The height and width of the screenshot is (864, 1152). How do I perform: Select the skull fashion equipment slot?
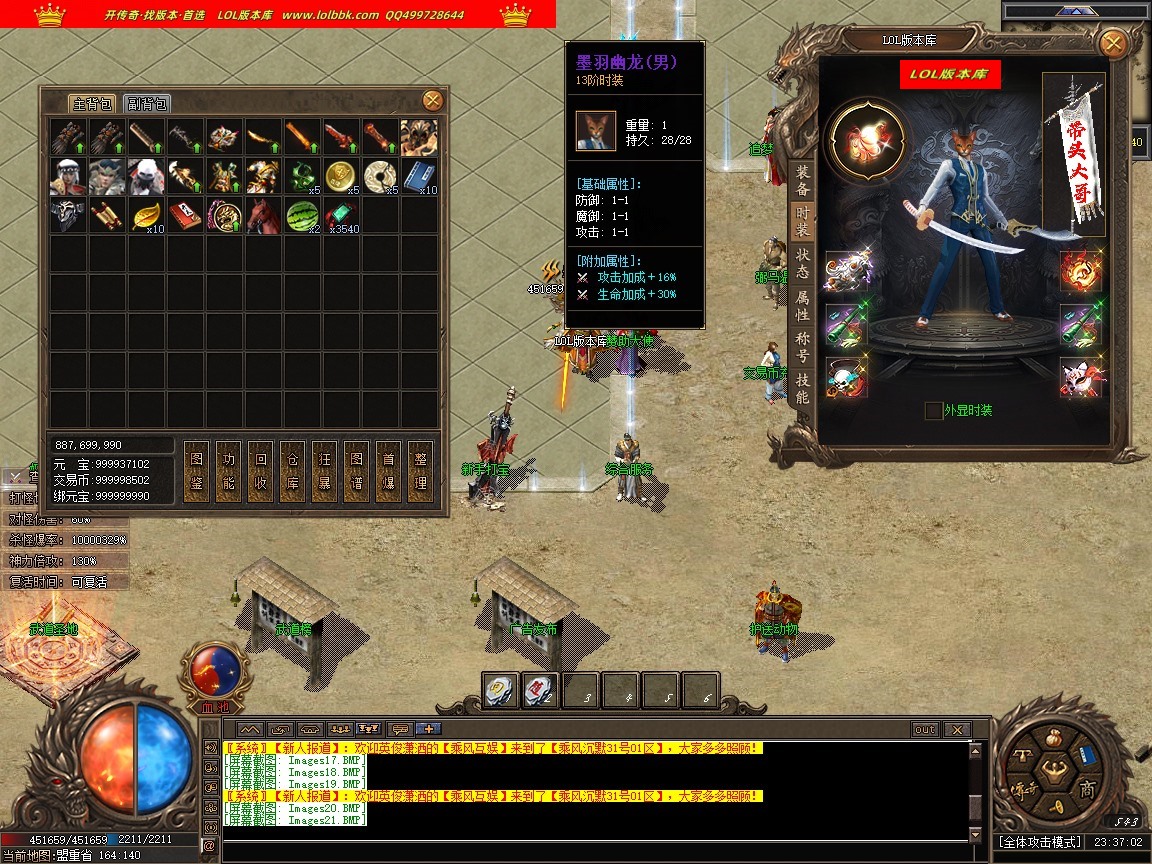[846, 377]
